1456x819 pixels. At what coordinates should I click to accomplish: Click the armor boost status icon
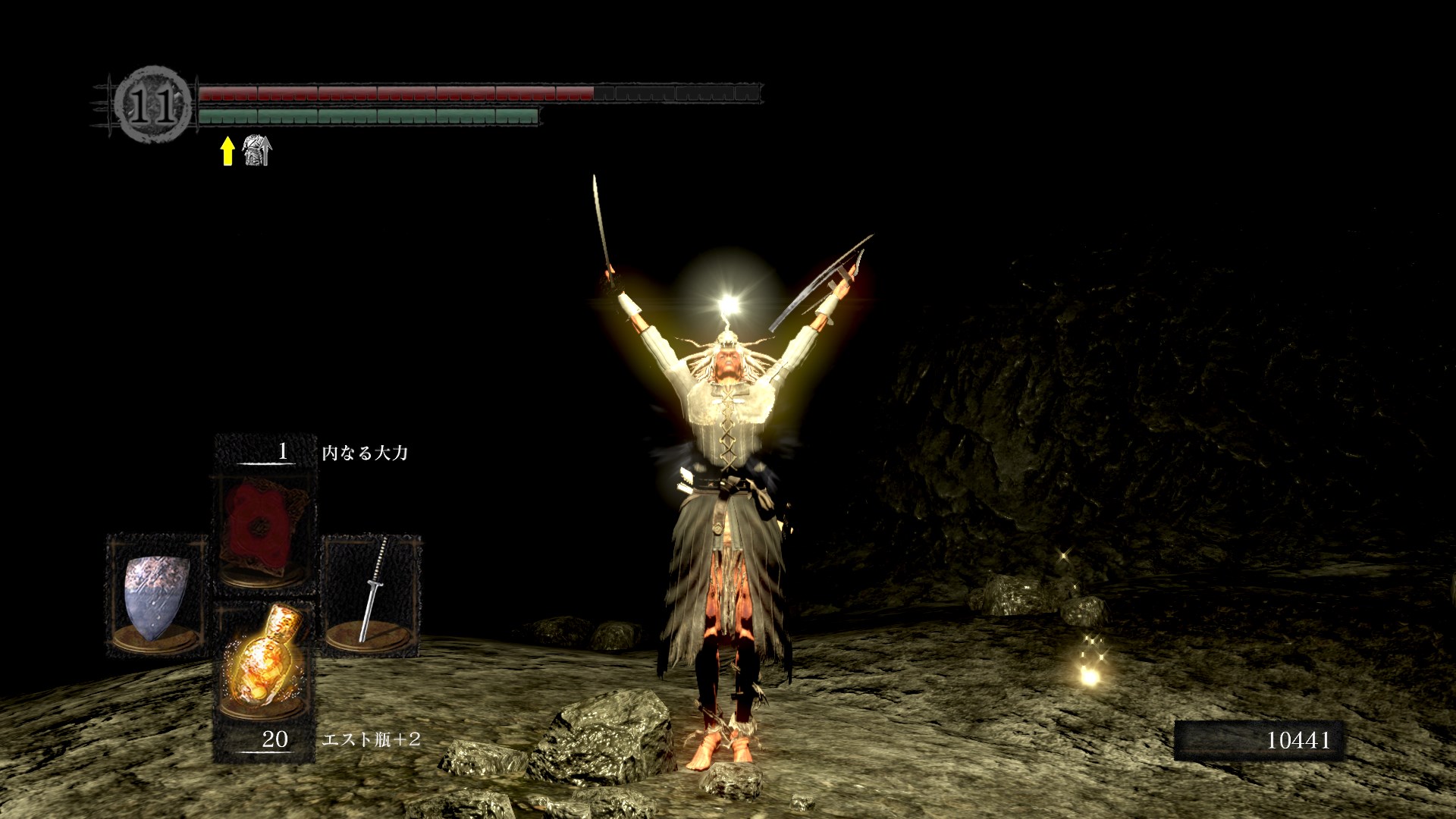257,150
